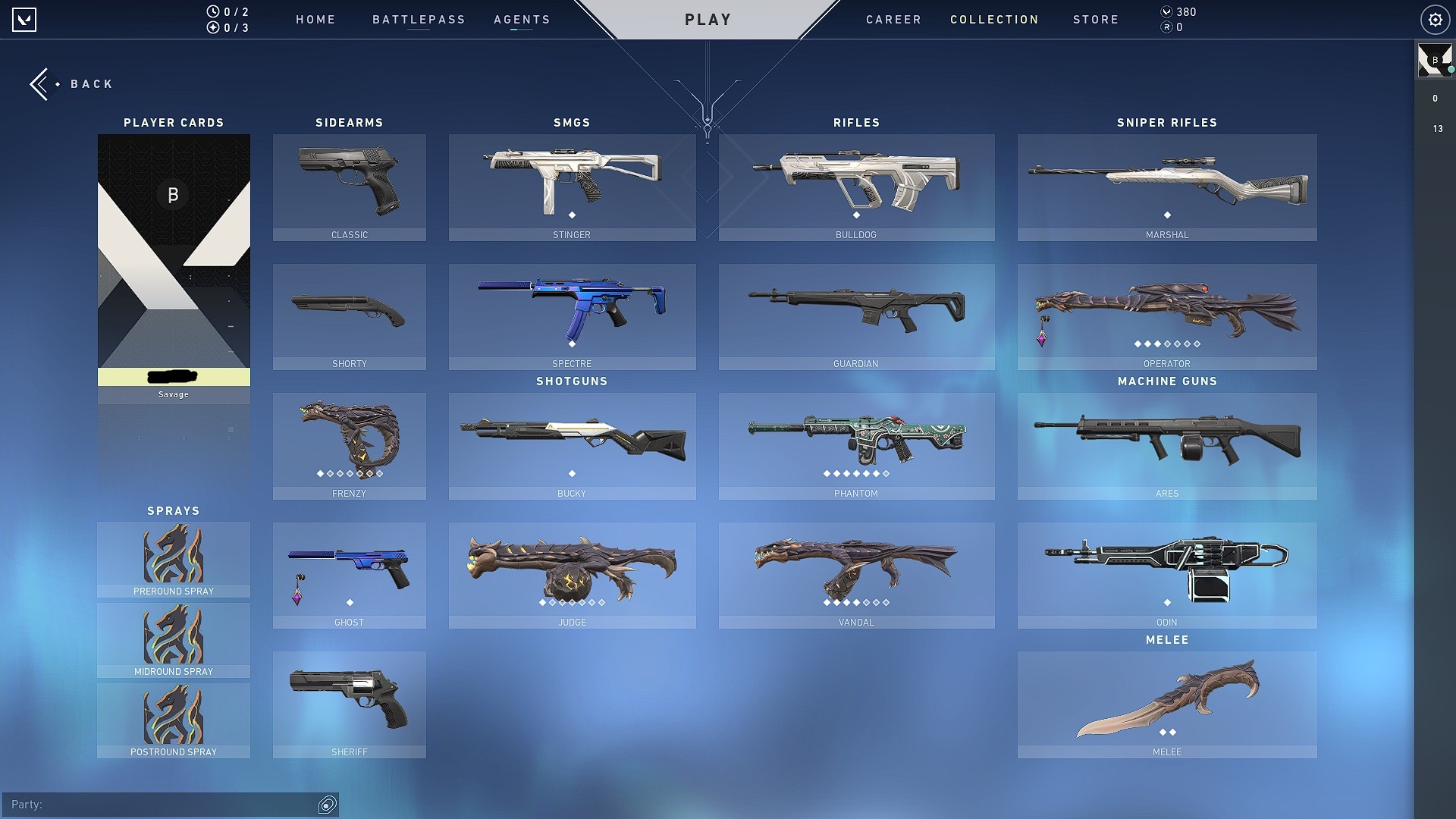This screenshot has height=819, width=1456.
Task: Select the Vandal dragon skin tile
Action: tap(856, 575)
